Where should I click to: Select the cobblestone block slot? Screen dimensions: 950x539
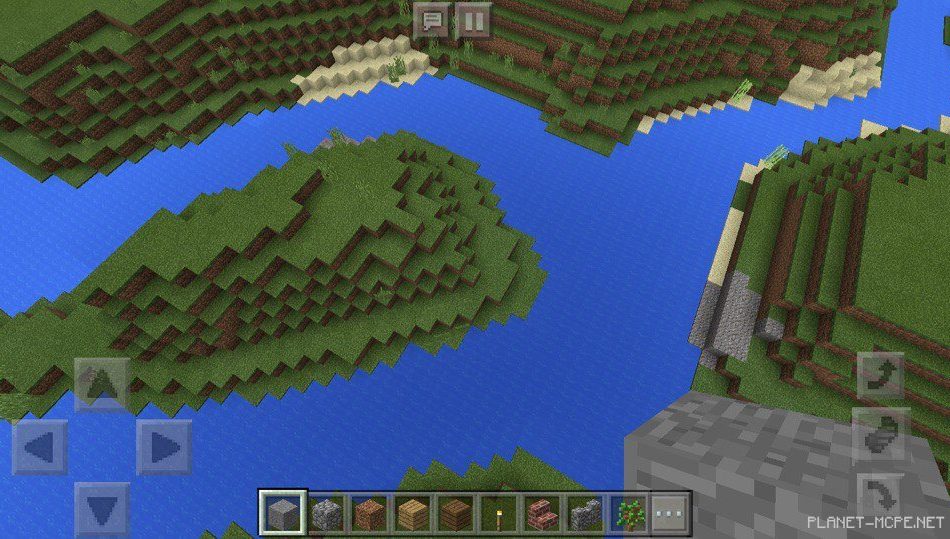(x=326, y=514)
